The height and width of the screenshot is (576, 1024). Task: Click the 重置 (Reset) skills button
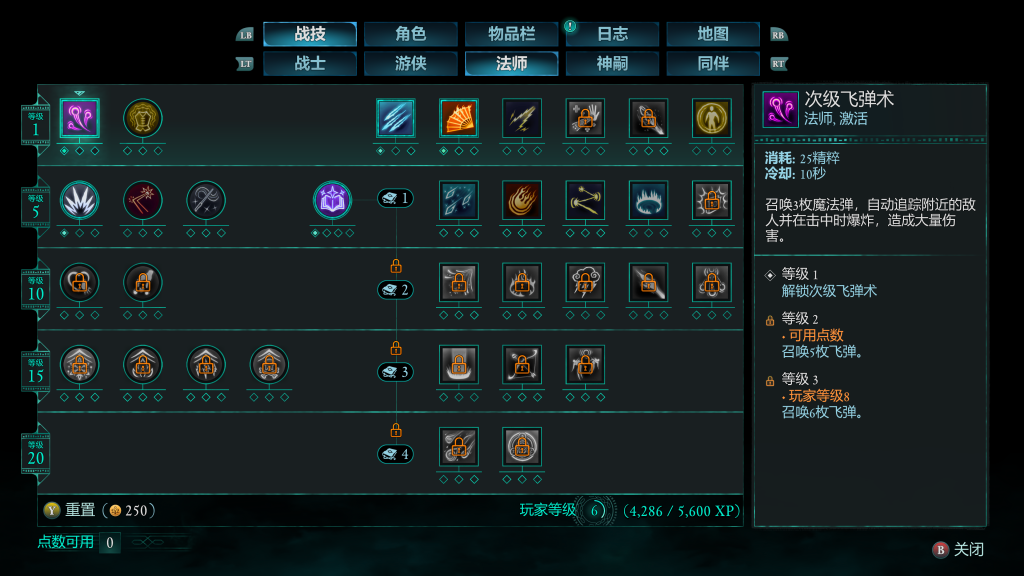point(80,510)
